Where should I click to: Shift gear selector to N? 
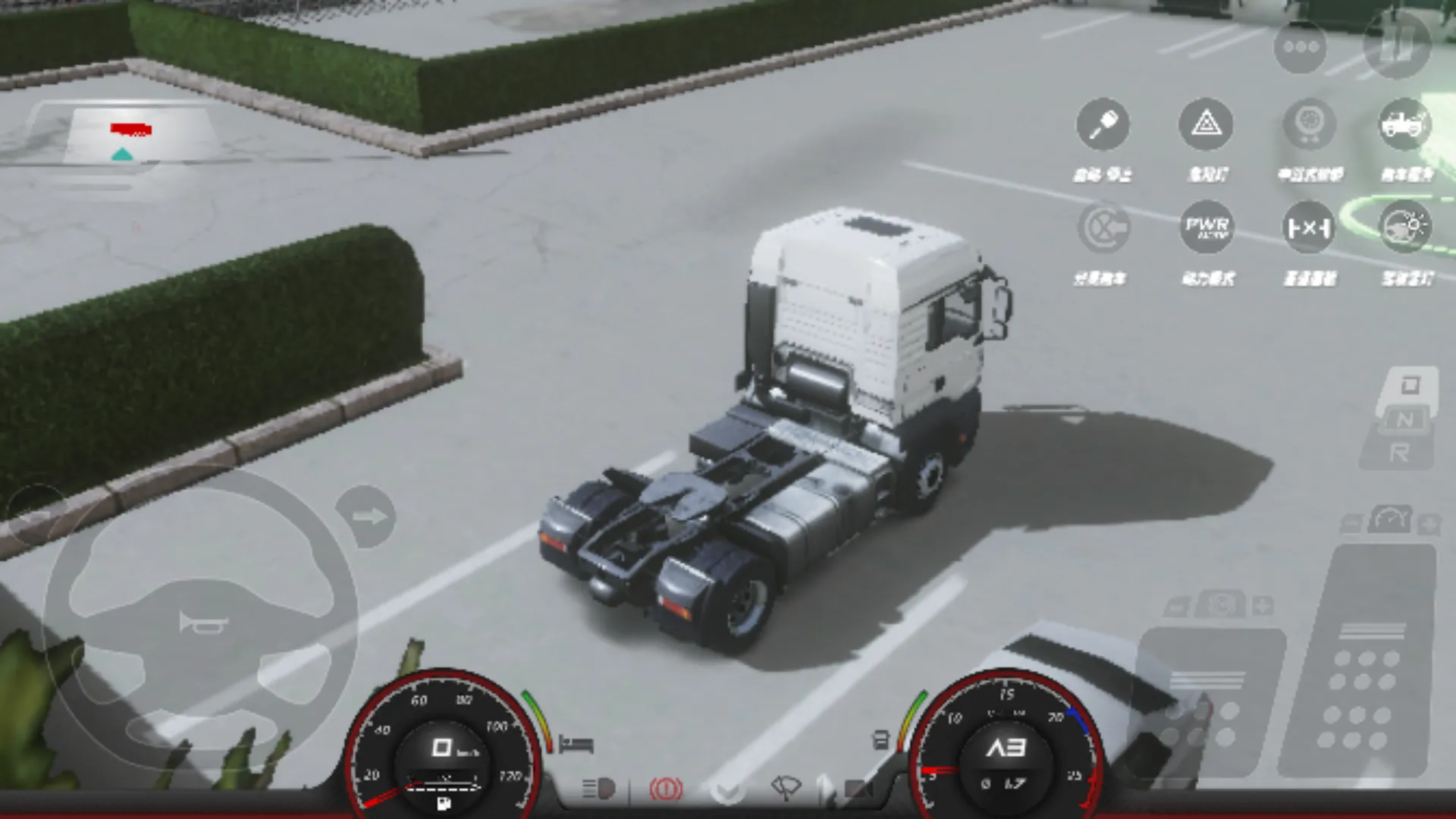[1405, 419]
